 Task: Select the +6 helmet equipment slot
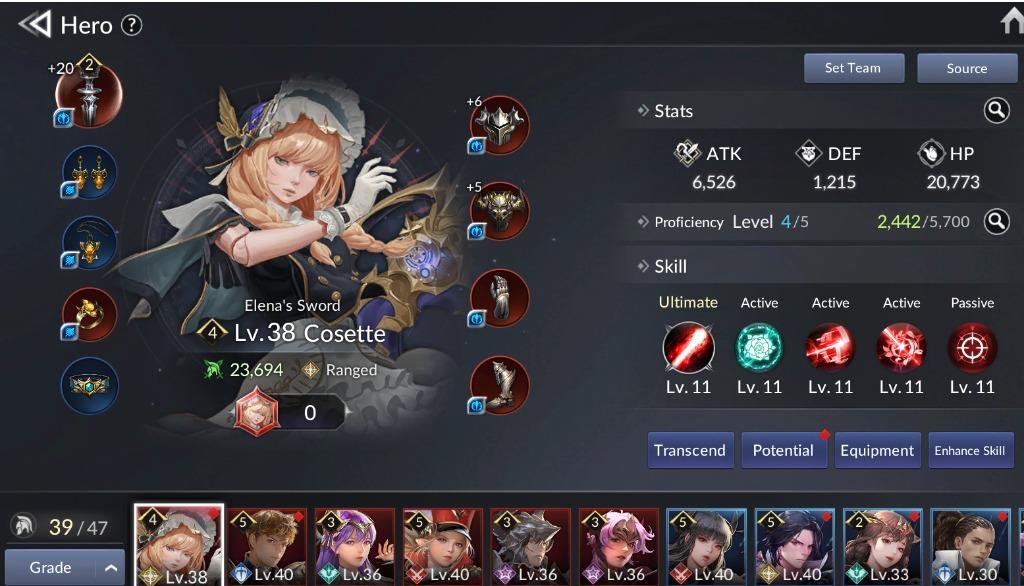[499, 125]
